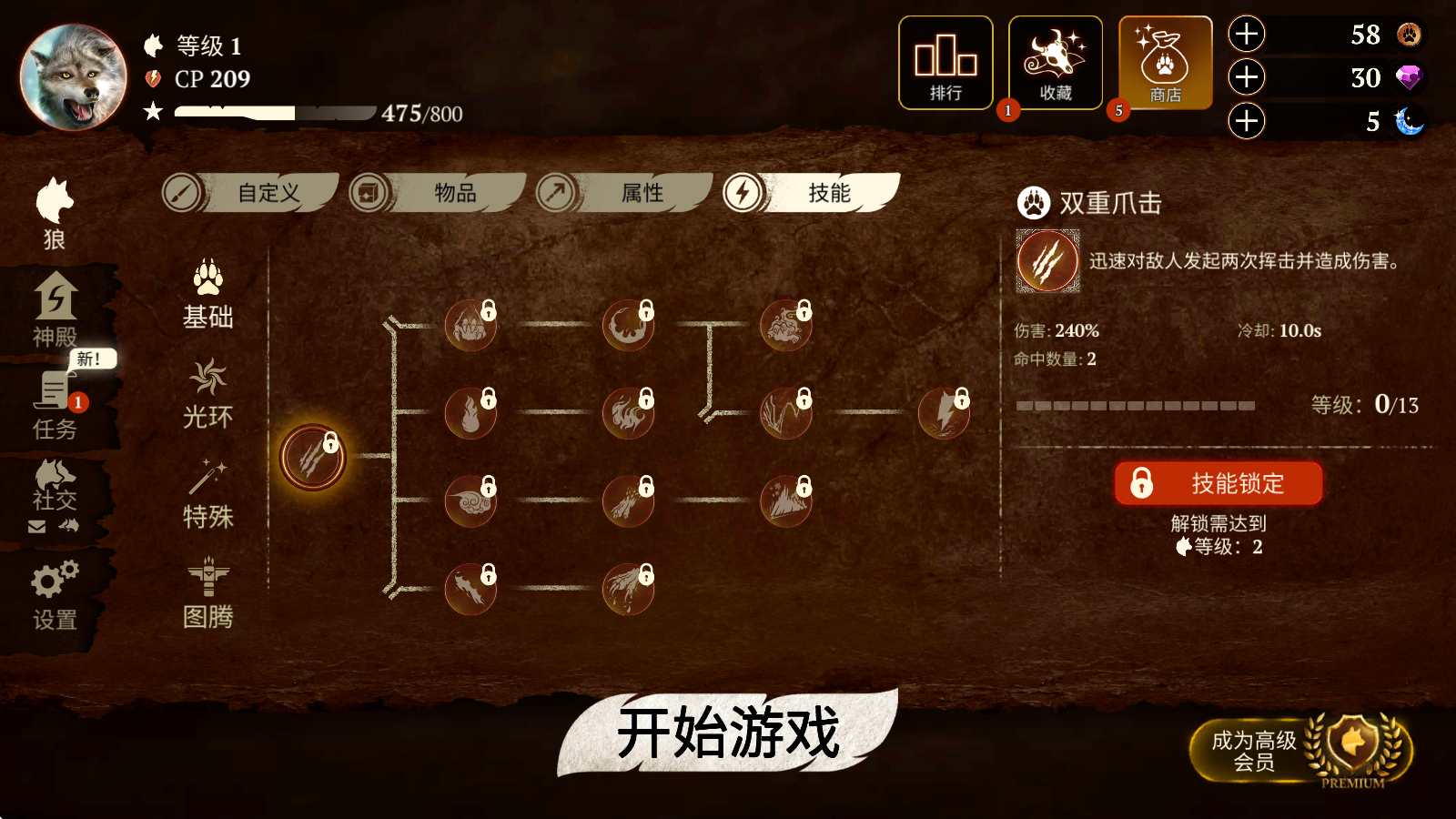This screenshot has width=1456, height=819.
Task: Select the 基础 basic skill category
Action: [x=207, y=296]
